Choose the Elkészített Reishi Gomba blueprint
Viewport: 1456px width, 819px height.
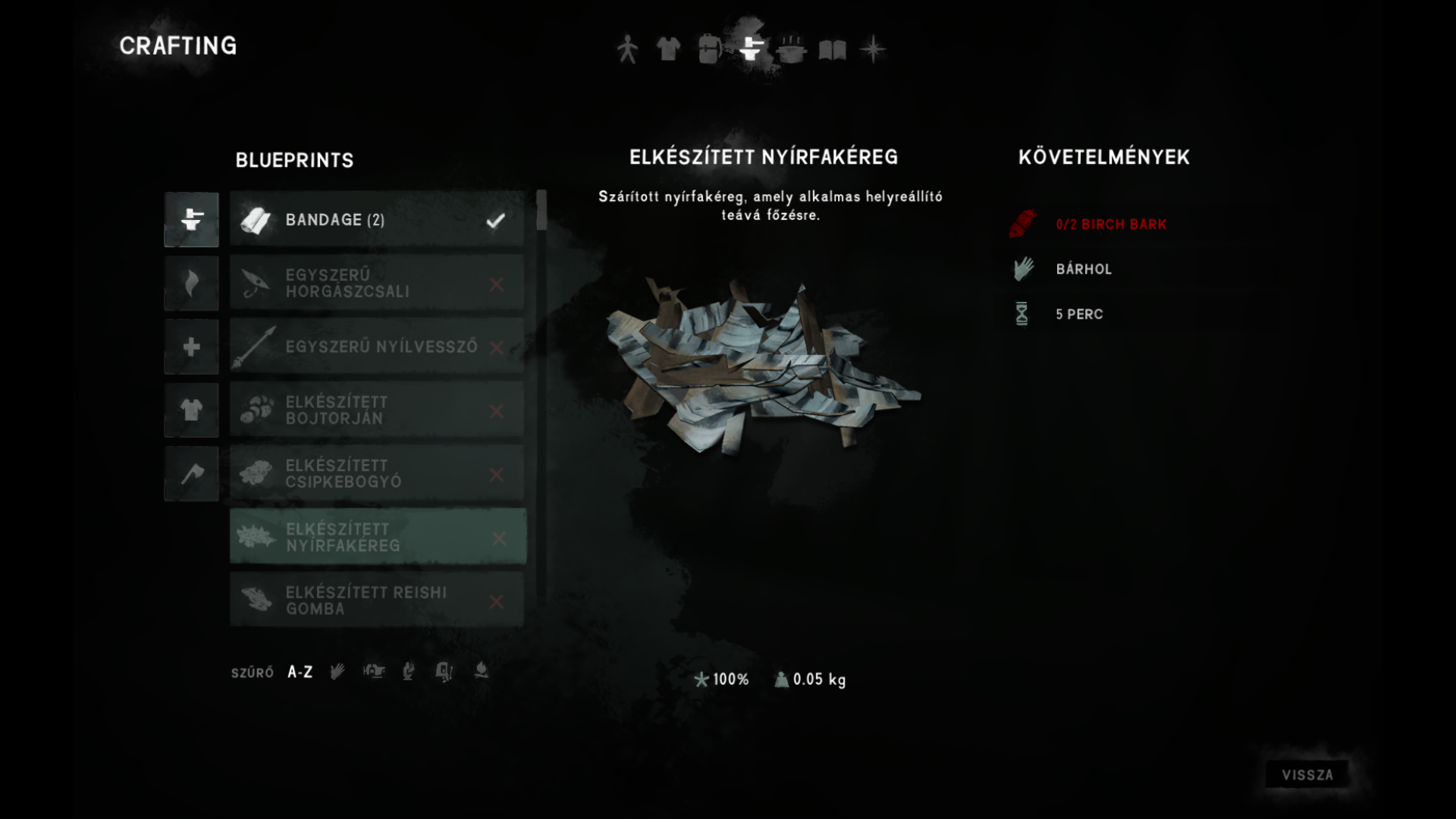[377, 601]
